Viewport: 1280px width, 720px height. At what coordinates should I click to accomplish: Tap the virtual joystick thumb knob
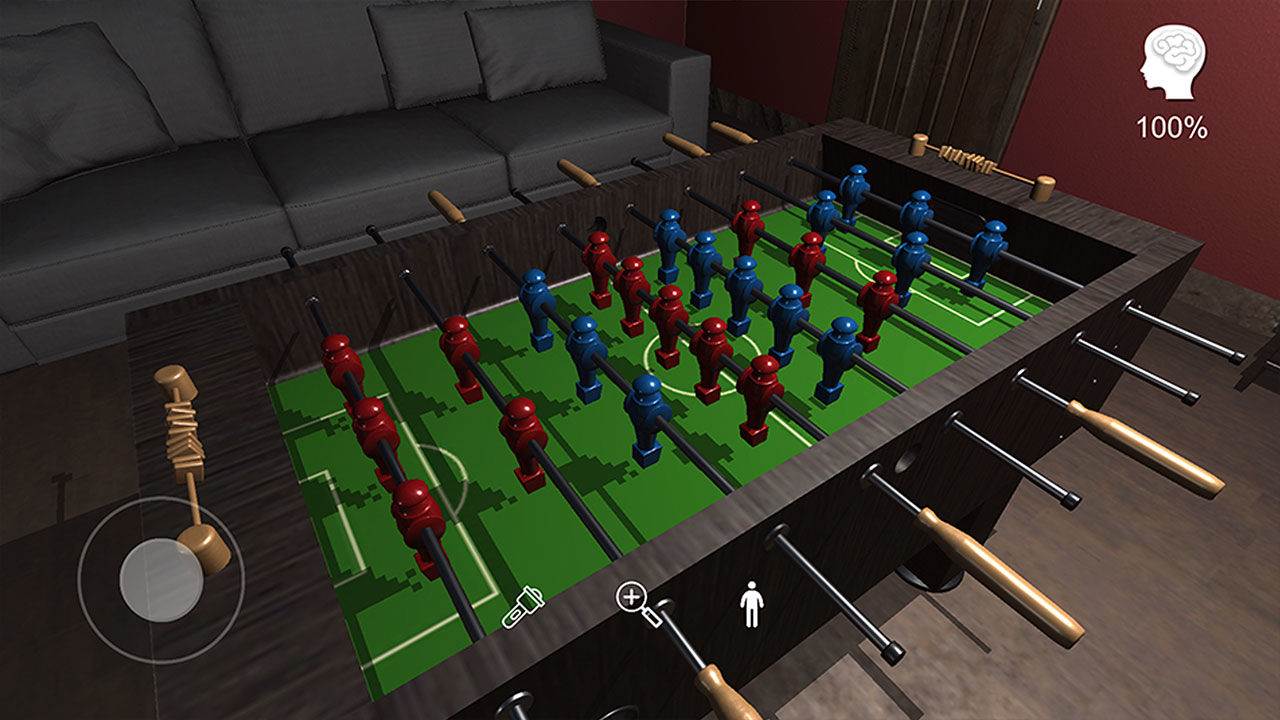pyautogui.click(x=161, y=578)
